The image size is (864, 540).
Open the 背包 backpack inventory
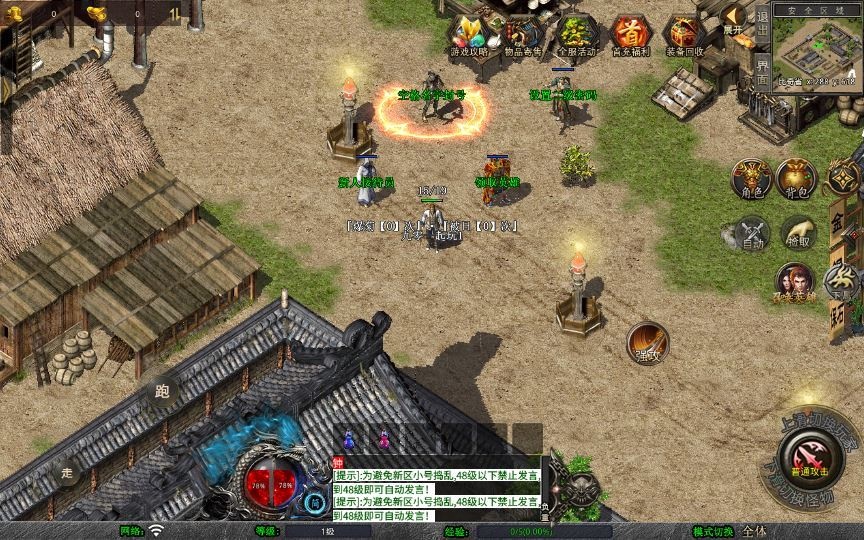coord(796,178)
